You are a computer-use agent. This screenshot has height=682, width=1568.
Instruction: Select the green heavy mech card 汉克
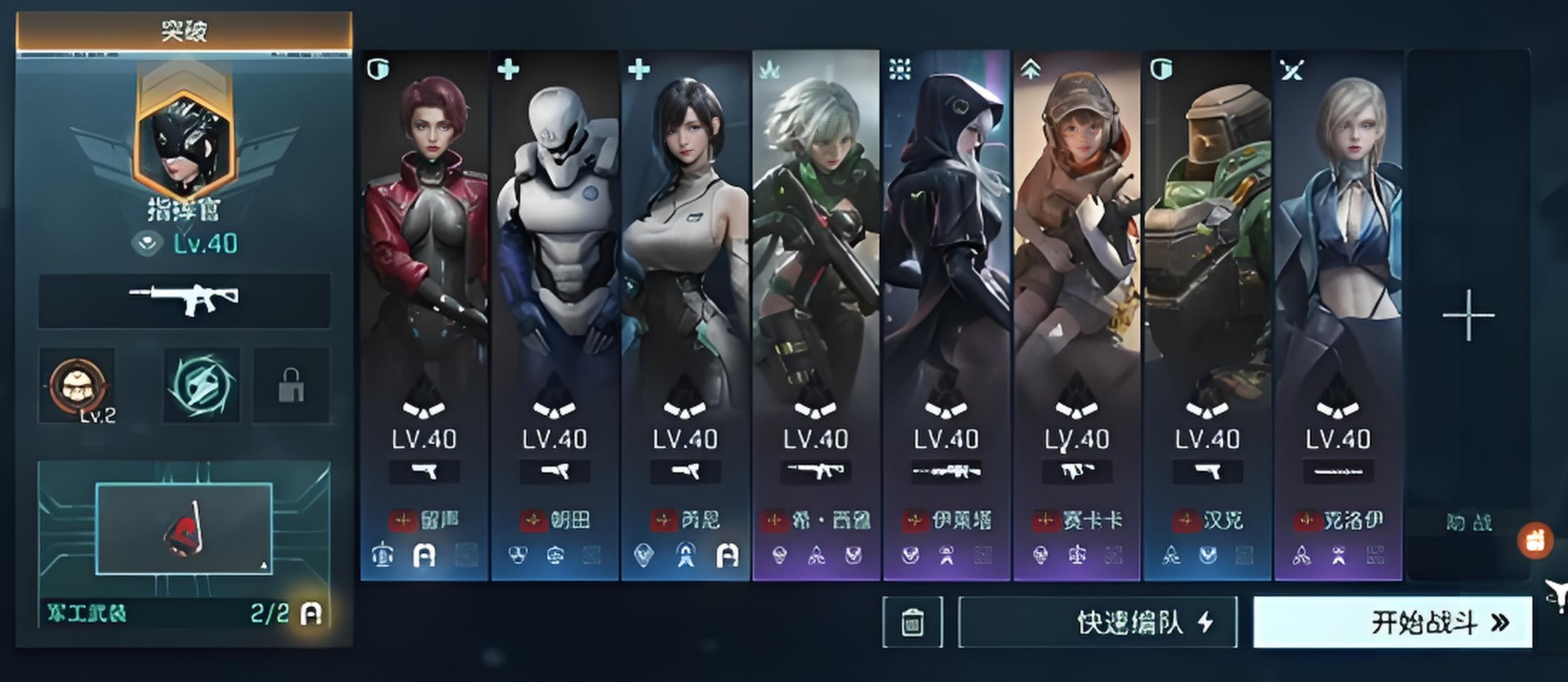[x=1207, y=266]
